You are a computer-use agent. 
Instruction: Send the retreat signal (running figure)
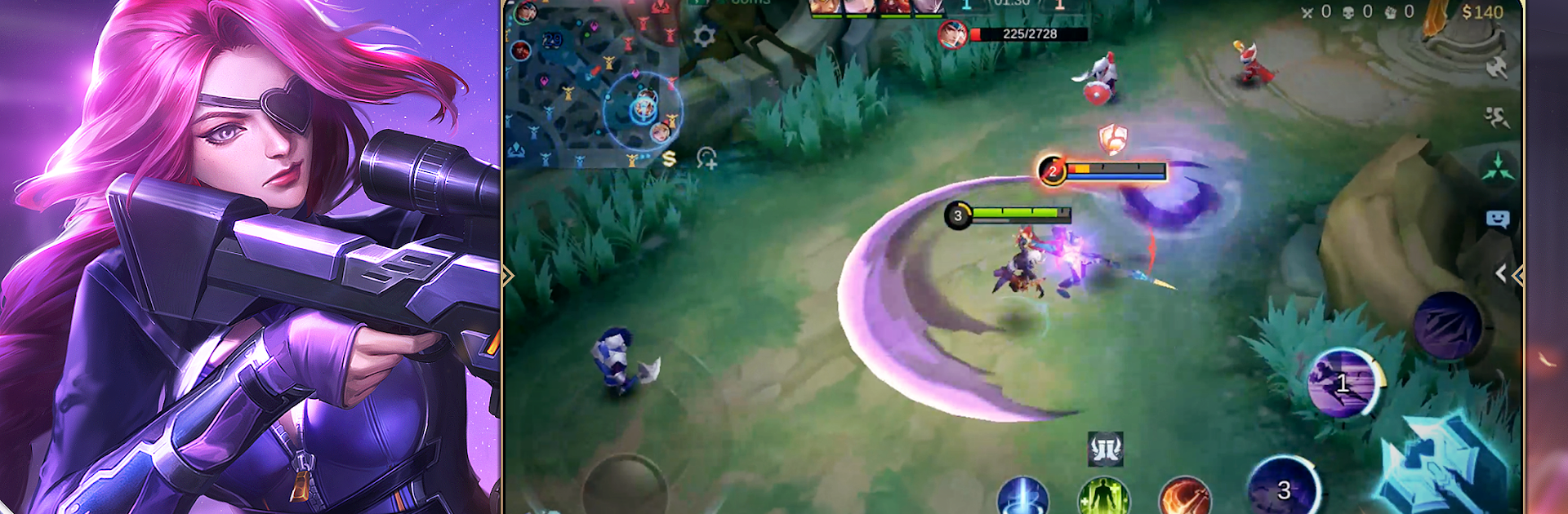(x=1497, y=118)
